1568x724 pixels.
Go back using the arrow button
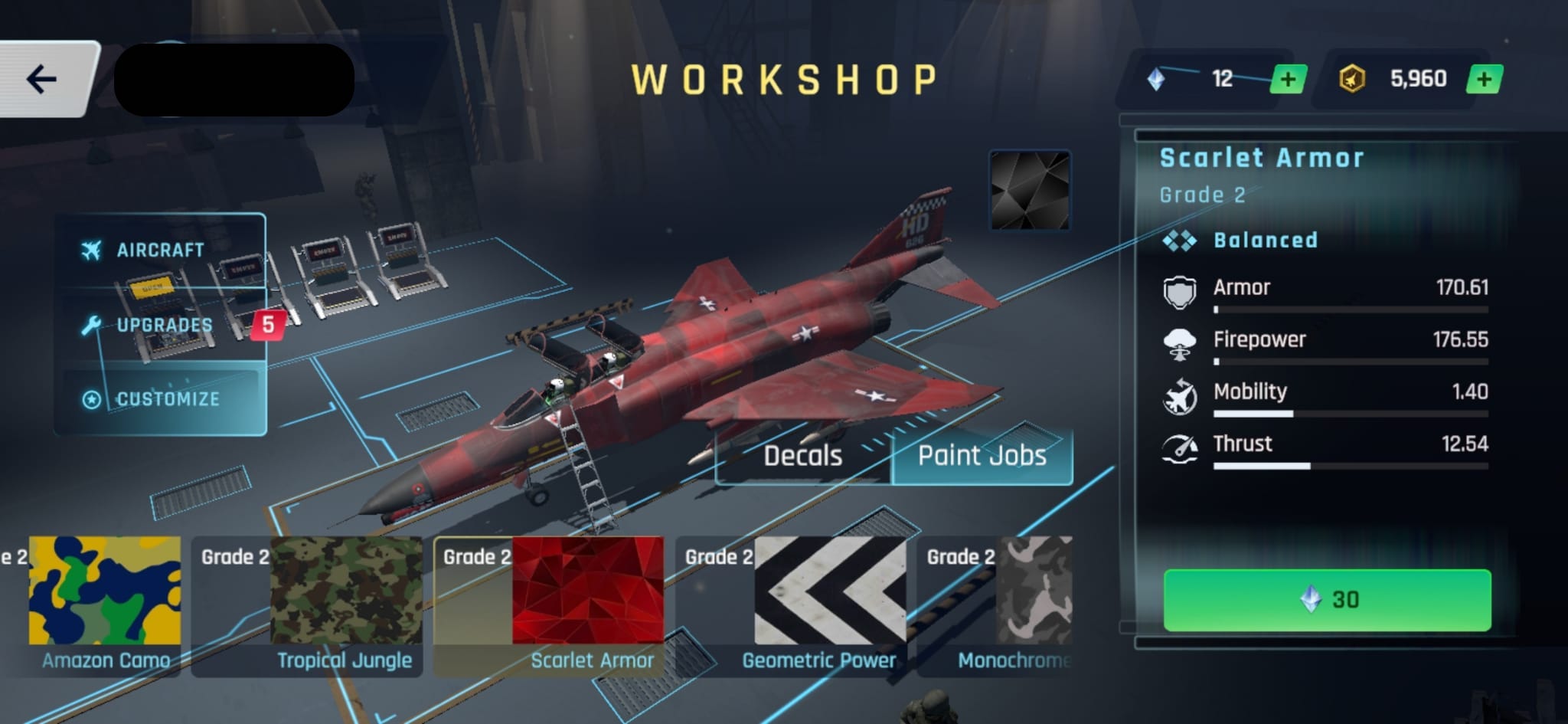coord(42,79)
